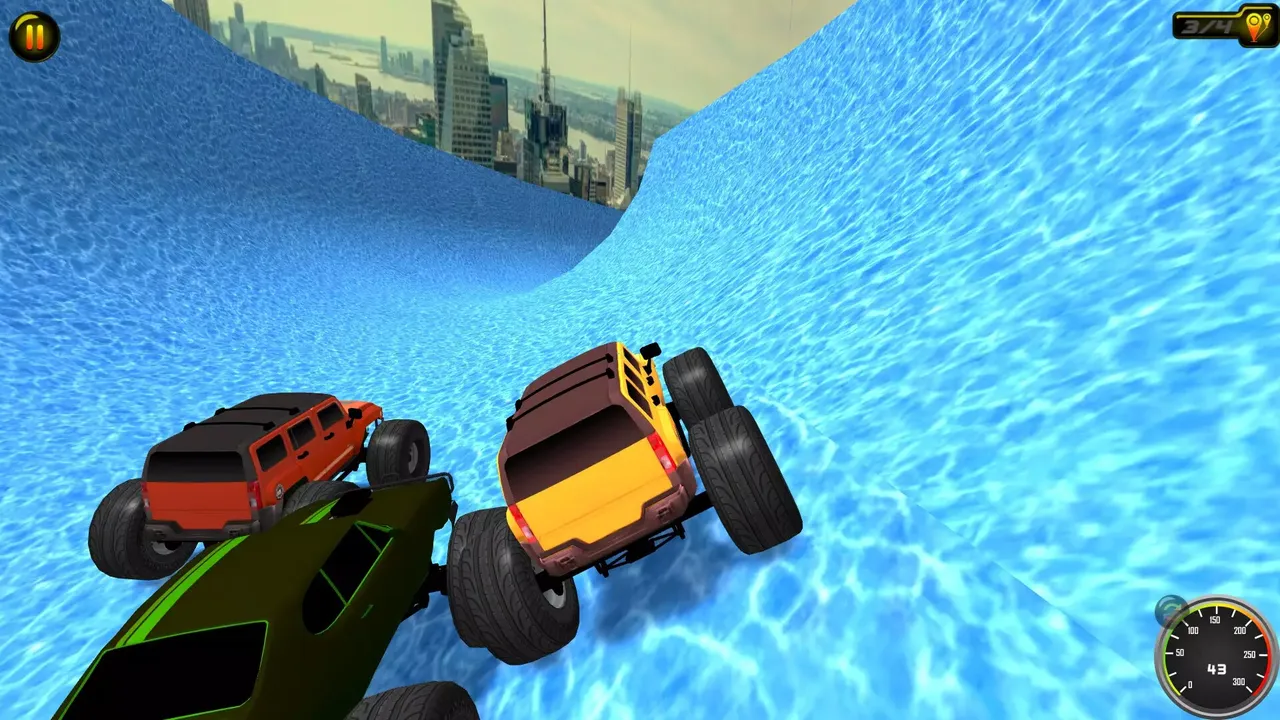Screen dimensions: 1280x720
Task: Tap the small bubble icon beside the speedometer
Action: pyautogui.click(x=1168, y=608)
